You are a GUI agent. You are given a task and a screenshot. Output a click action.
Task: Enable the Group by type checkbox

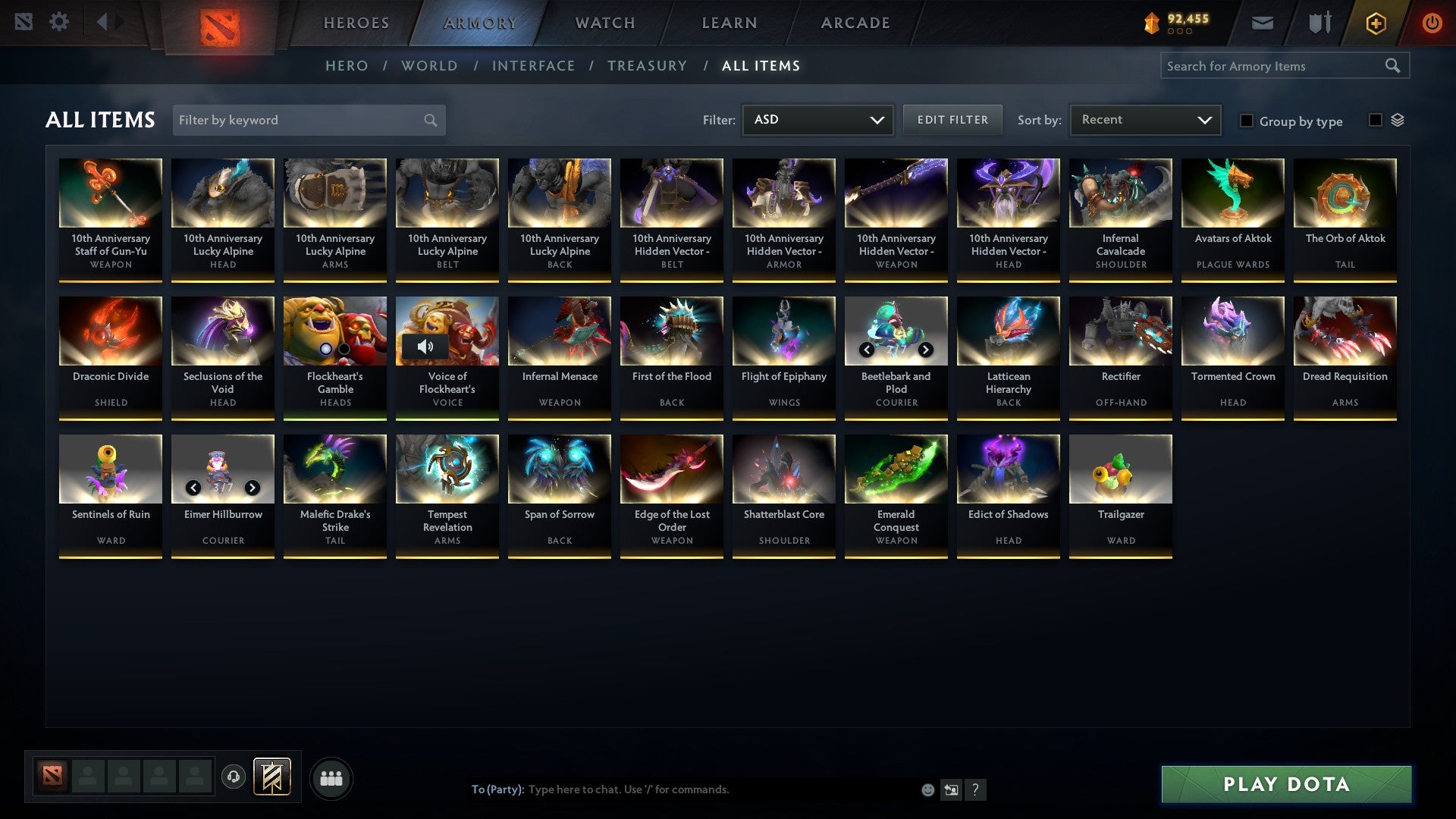(x=1247, y=121)
